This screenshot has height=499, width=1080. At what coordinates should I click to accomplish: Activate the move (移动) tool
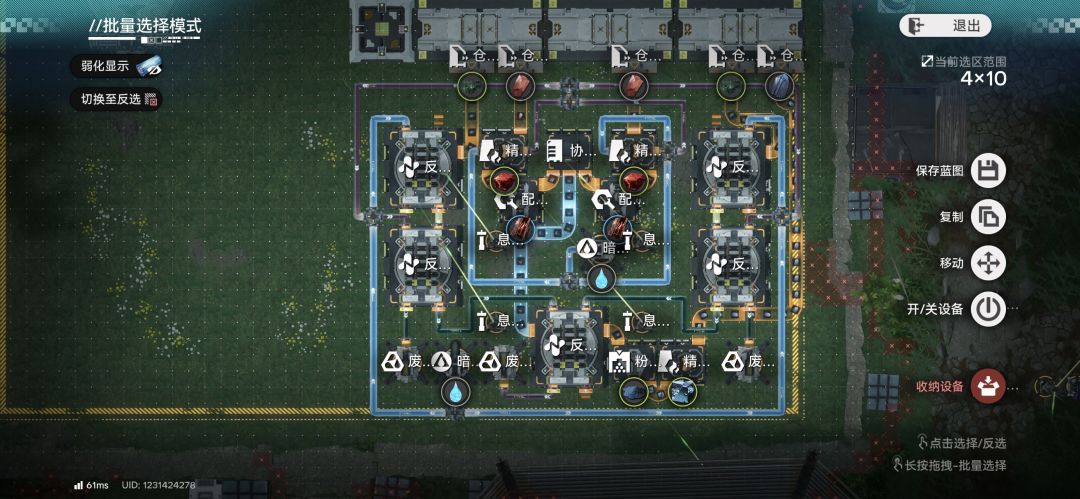pyautogui.click(x=987, y=263)
